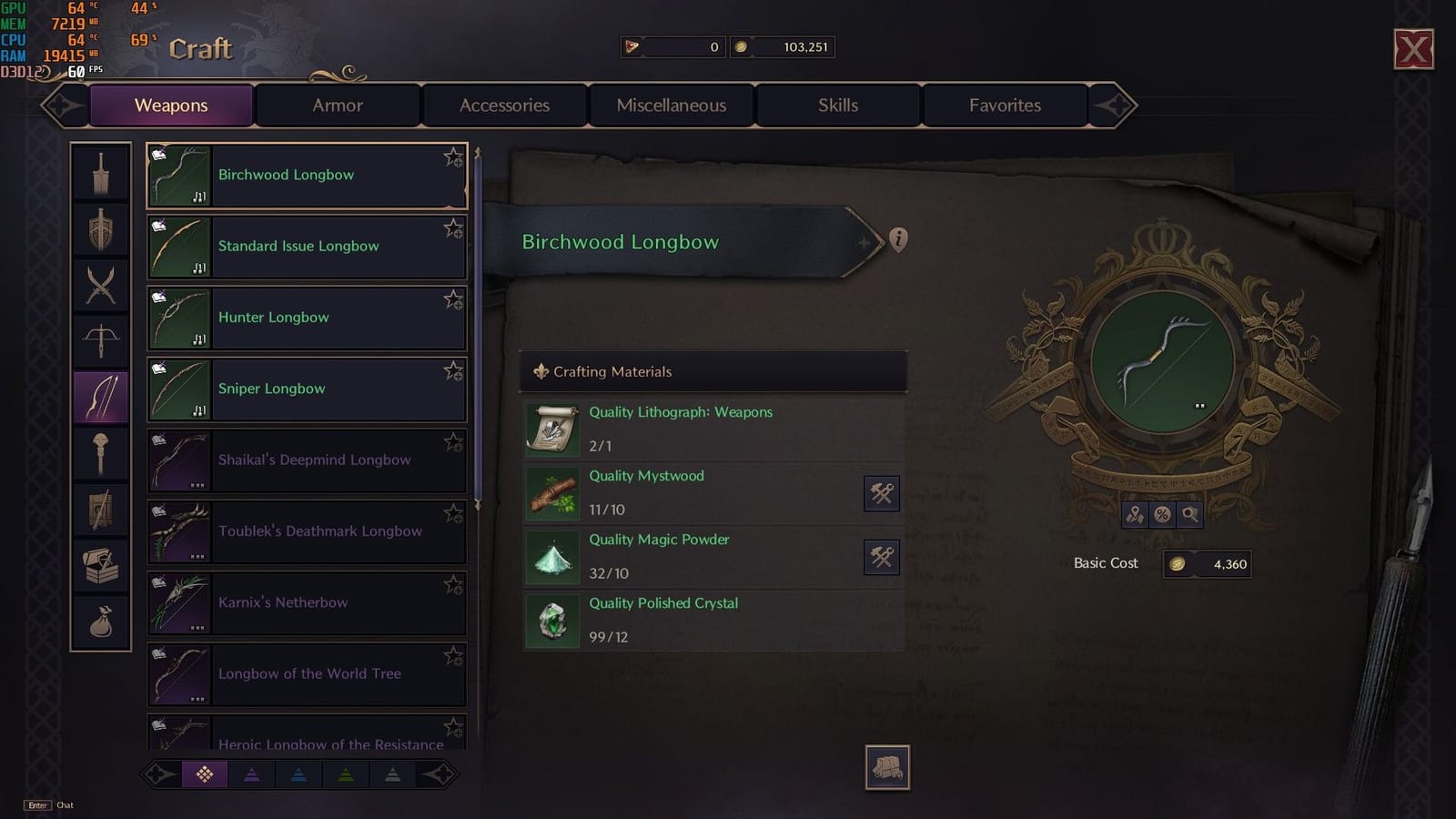This screenshot has height=819, width=1456.
Task: Click the staff weapon category icon
Action: coord(101,452)
